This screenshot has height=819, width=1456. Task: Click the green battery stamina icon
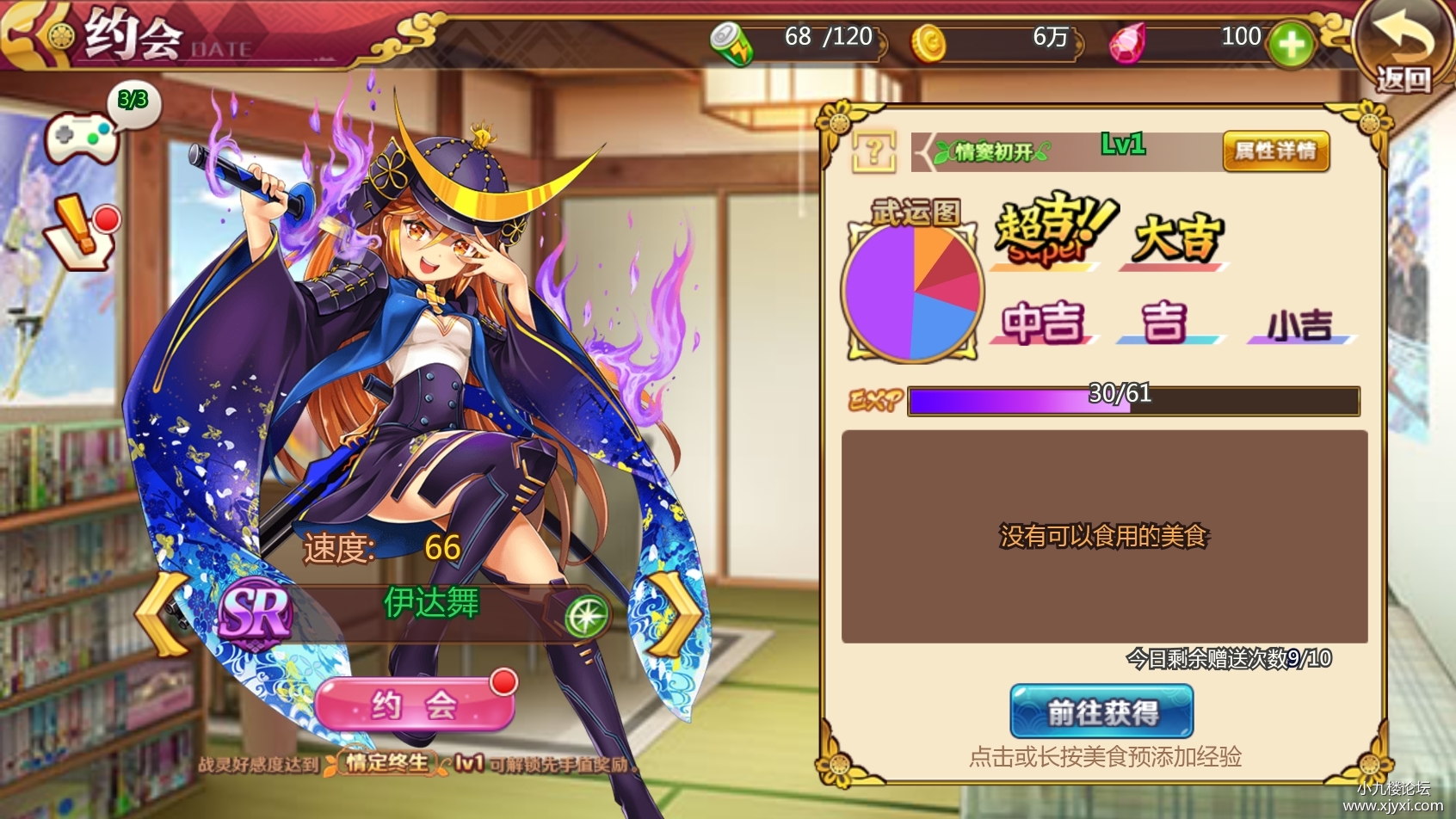coord(731,43)
